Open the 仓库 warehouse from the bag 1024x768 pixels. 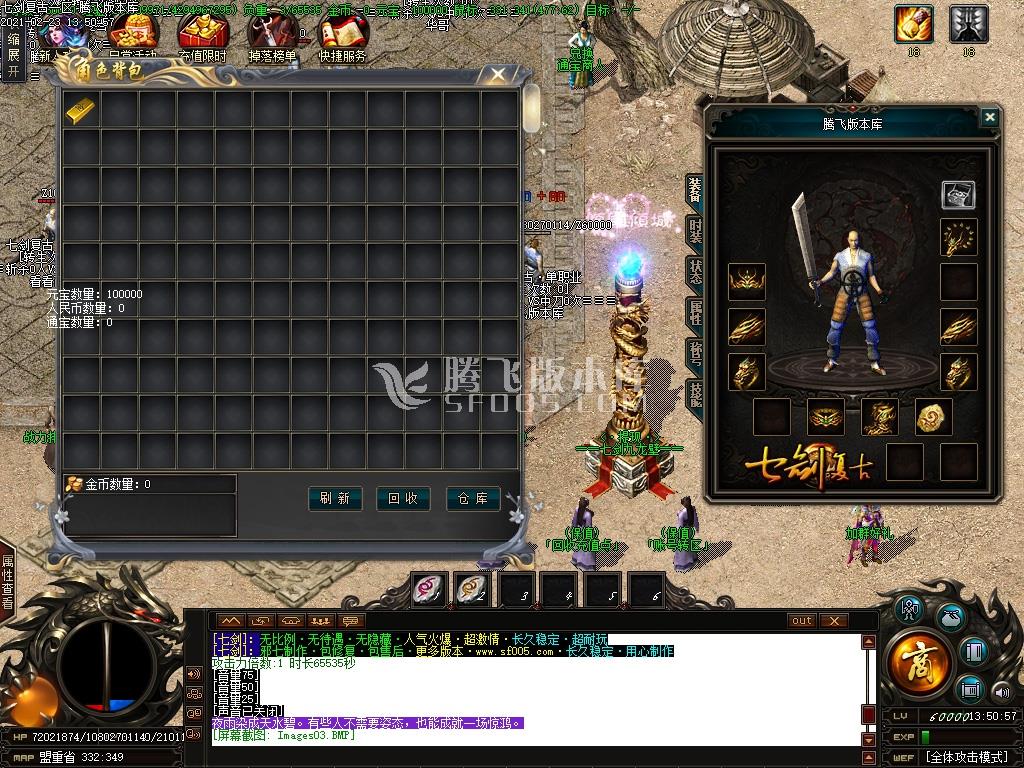coord(473,498)
